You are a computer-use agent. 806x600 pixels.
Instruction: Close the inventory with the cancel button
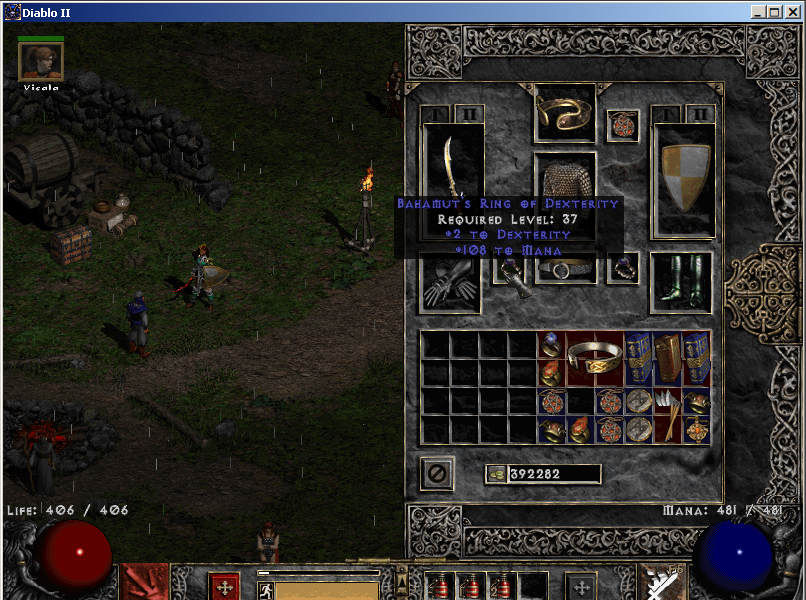coord(437,473)
